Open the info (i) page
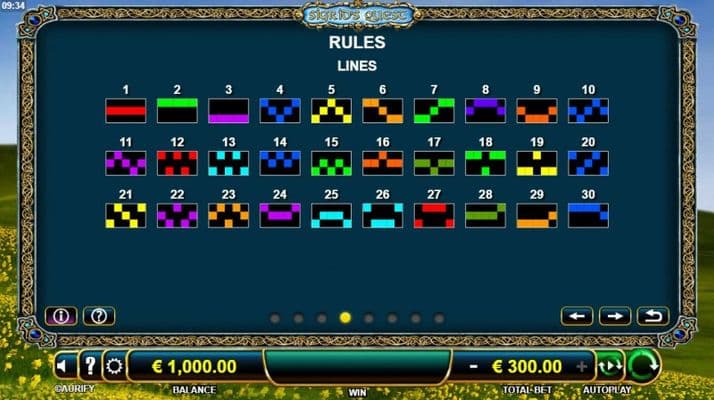Screen dimensions: 714x400 pyautogui.click(x=61, y=316)
